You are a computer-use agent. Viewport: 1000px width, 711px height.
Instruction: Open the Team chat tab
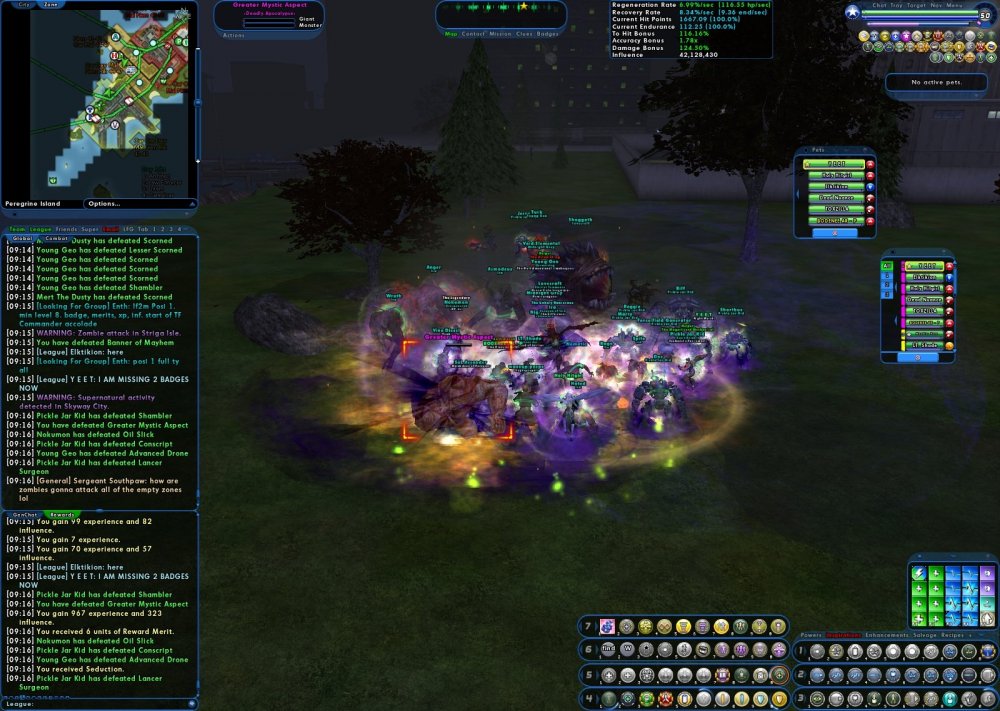16,229
